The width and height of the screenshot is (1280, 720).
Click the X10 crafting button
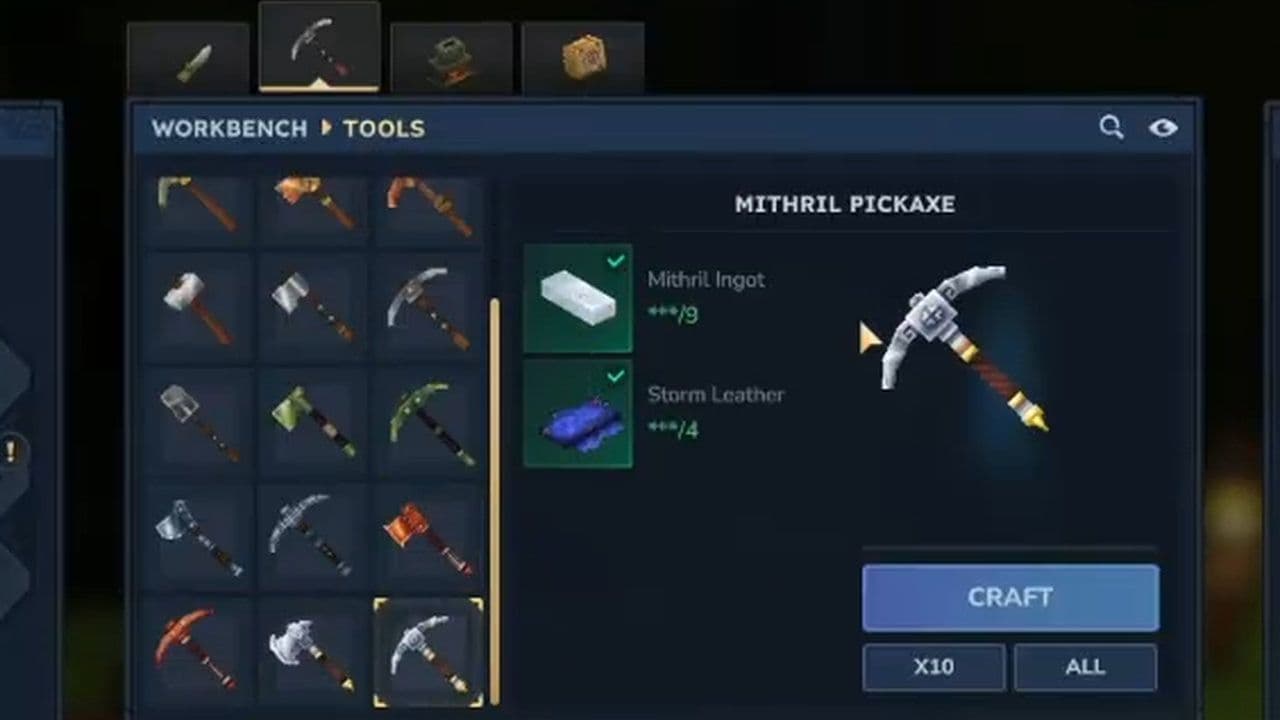point(934,667)
